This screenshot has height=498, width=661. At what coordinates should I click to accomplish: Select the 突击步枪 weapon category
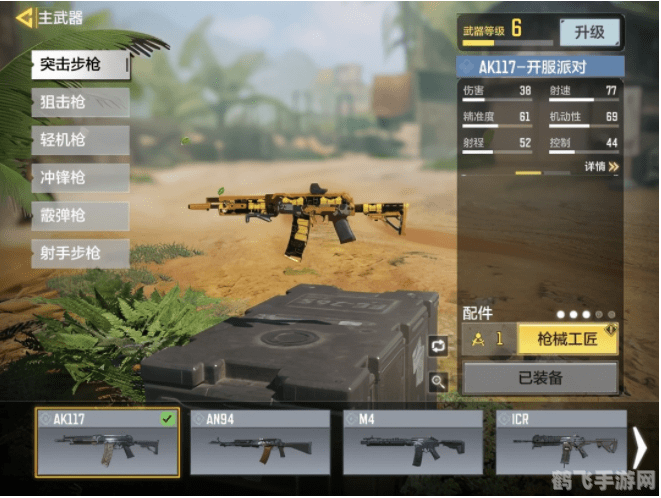(80, 66)
